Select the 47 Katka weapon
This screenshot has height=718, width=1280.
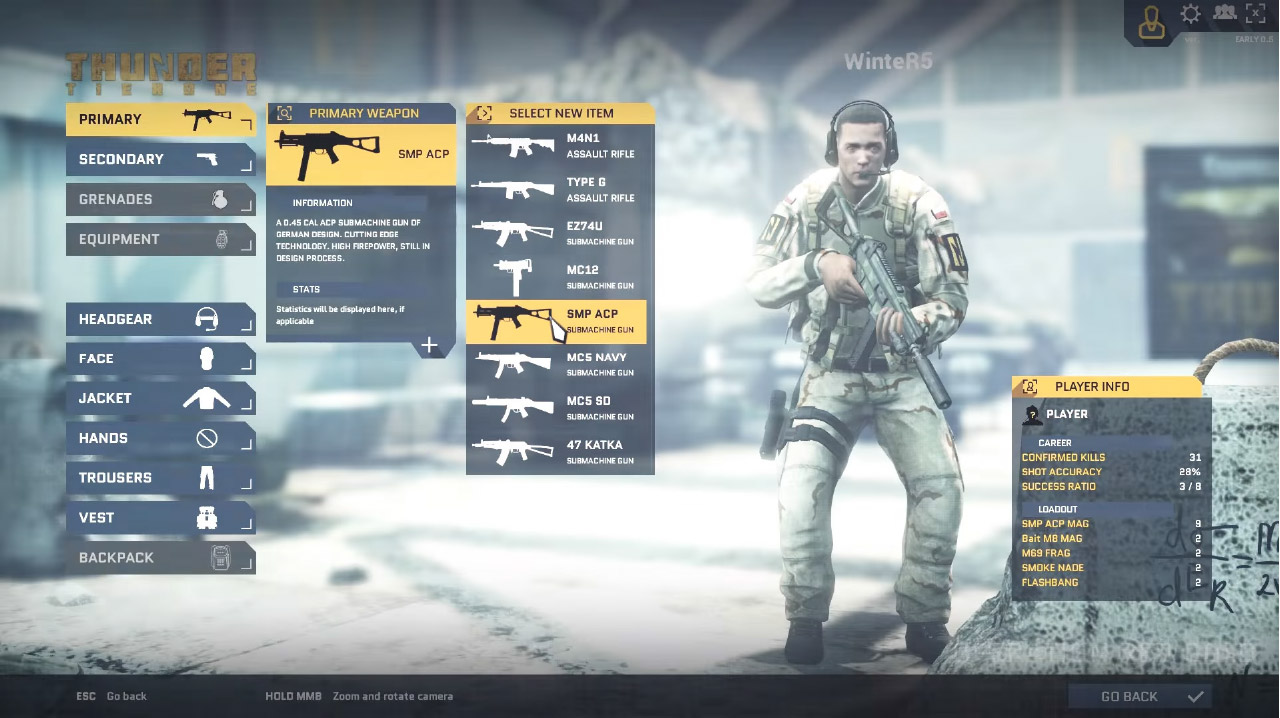coord(560,452)
